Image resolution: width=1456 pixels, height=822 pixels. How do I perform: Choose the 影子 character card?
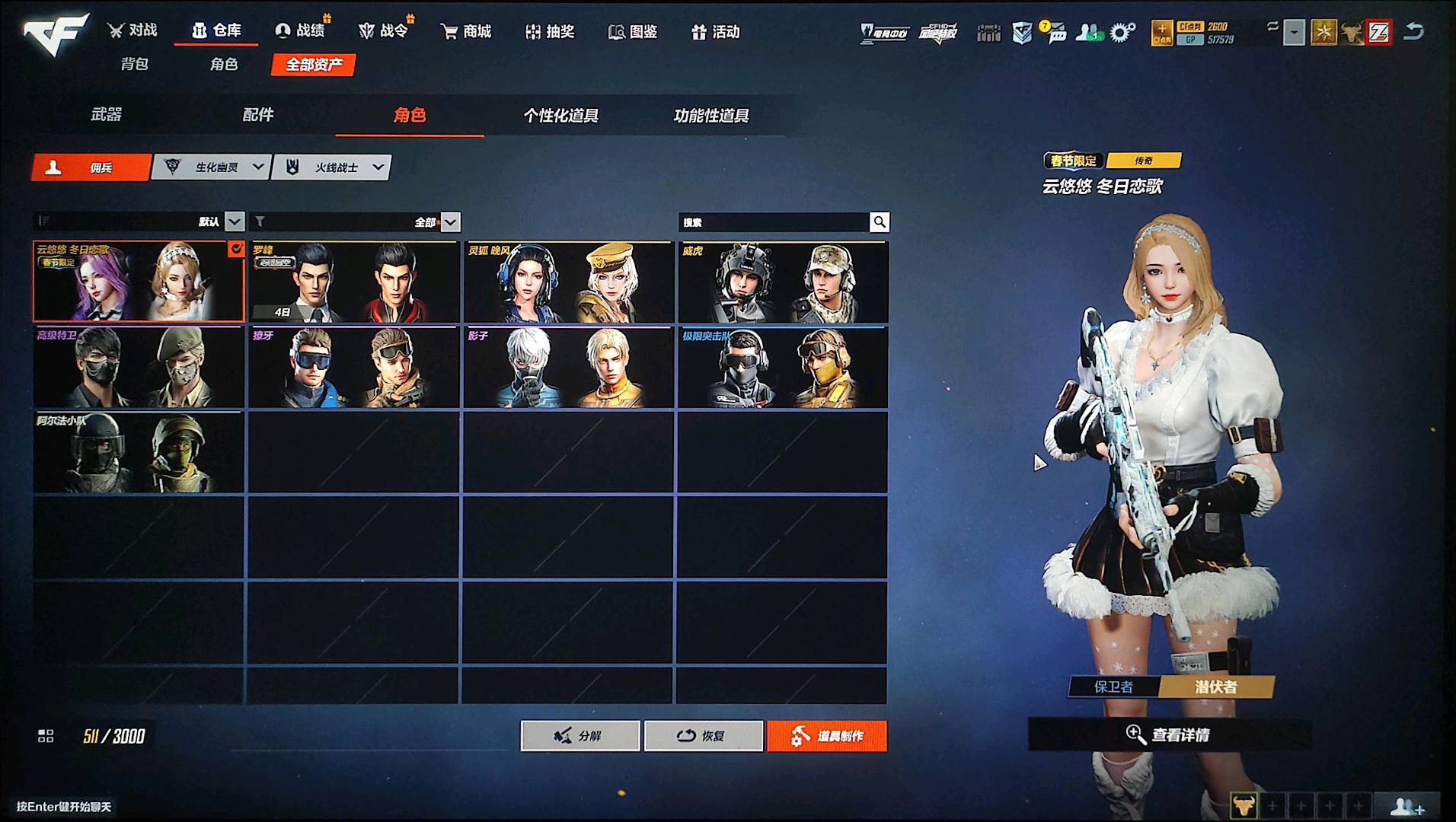(x=568, y=368)
